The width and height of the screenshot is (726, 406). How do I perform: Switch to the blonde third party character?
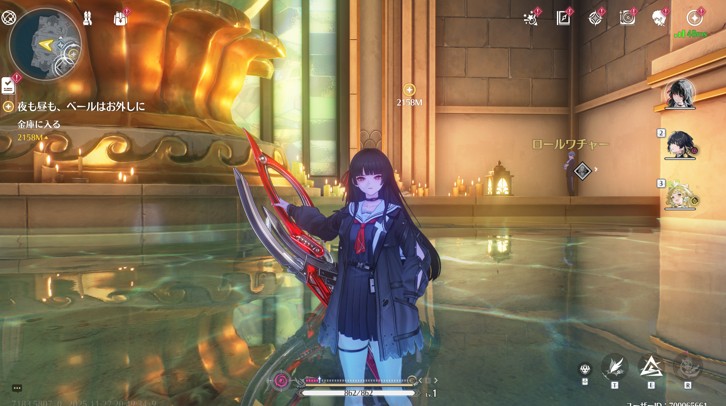click(x=683, y=193)
